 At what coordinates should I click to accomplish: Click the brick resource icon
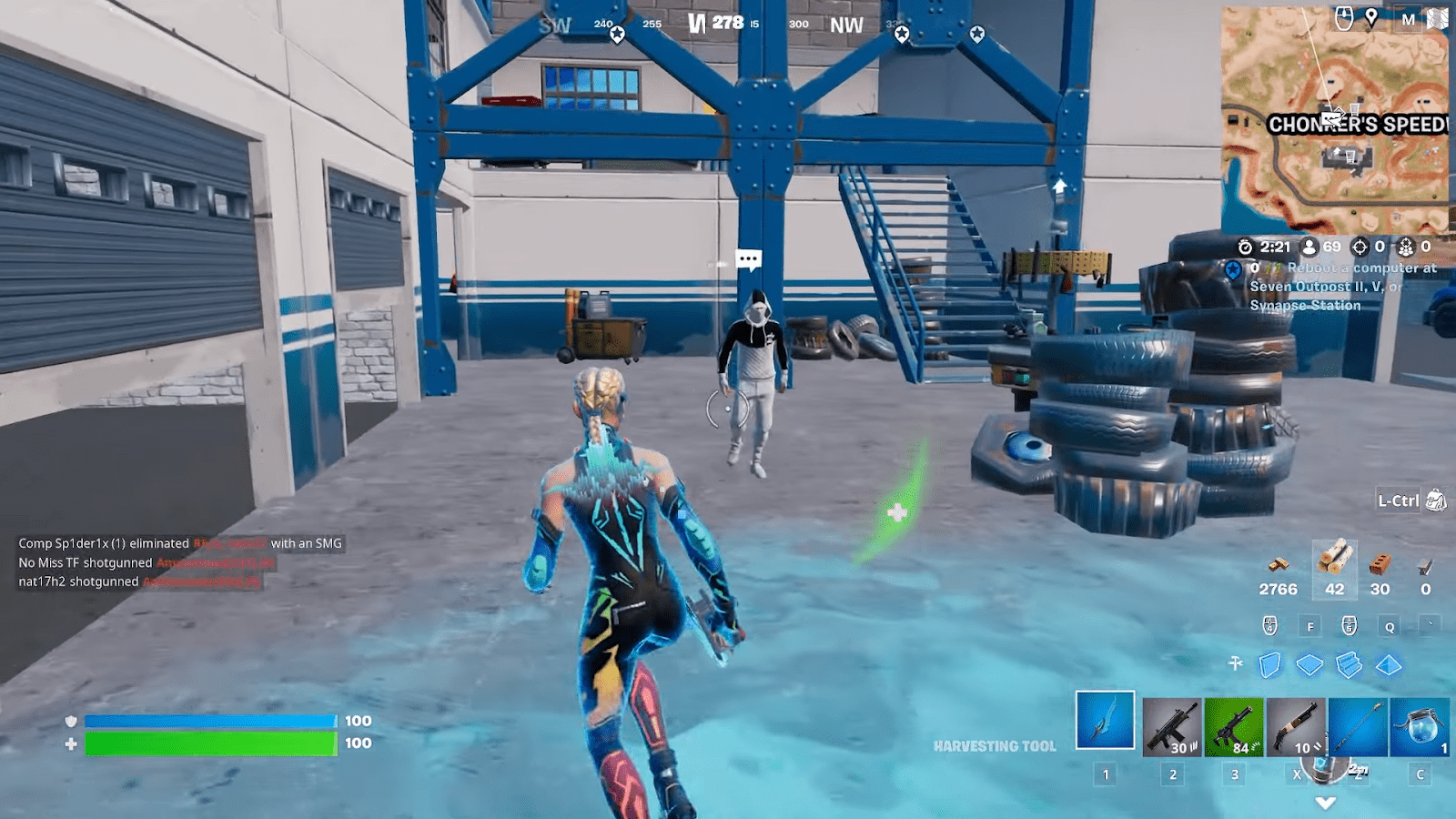[x=1380, y=566]
